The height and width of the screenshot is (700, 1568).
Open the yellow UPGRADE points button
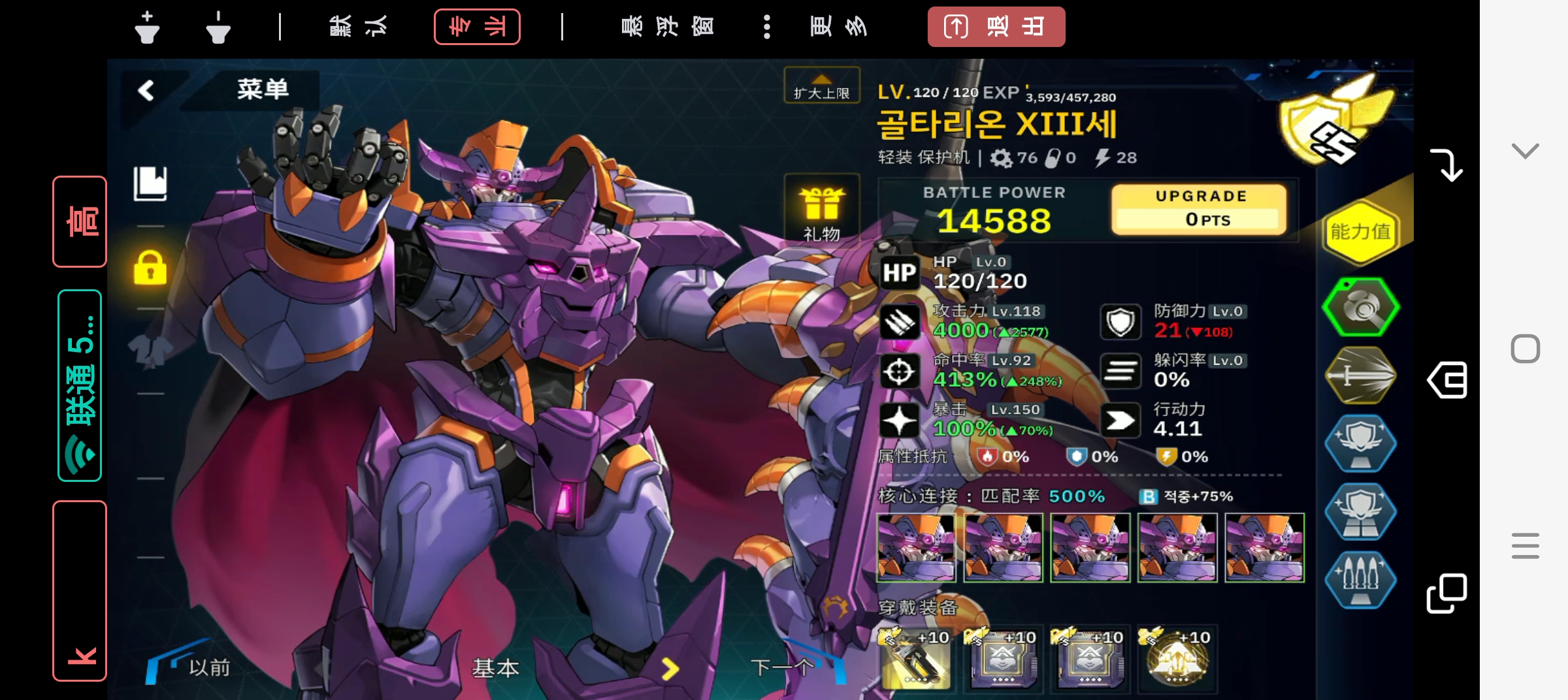pos(1199,209)
